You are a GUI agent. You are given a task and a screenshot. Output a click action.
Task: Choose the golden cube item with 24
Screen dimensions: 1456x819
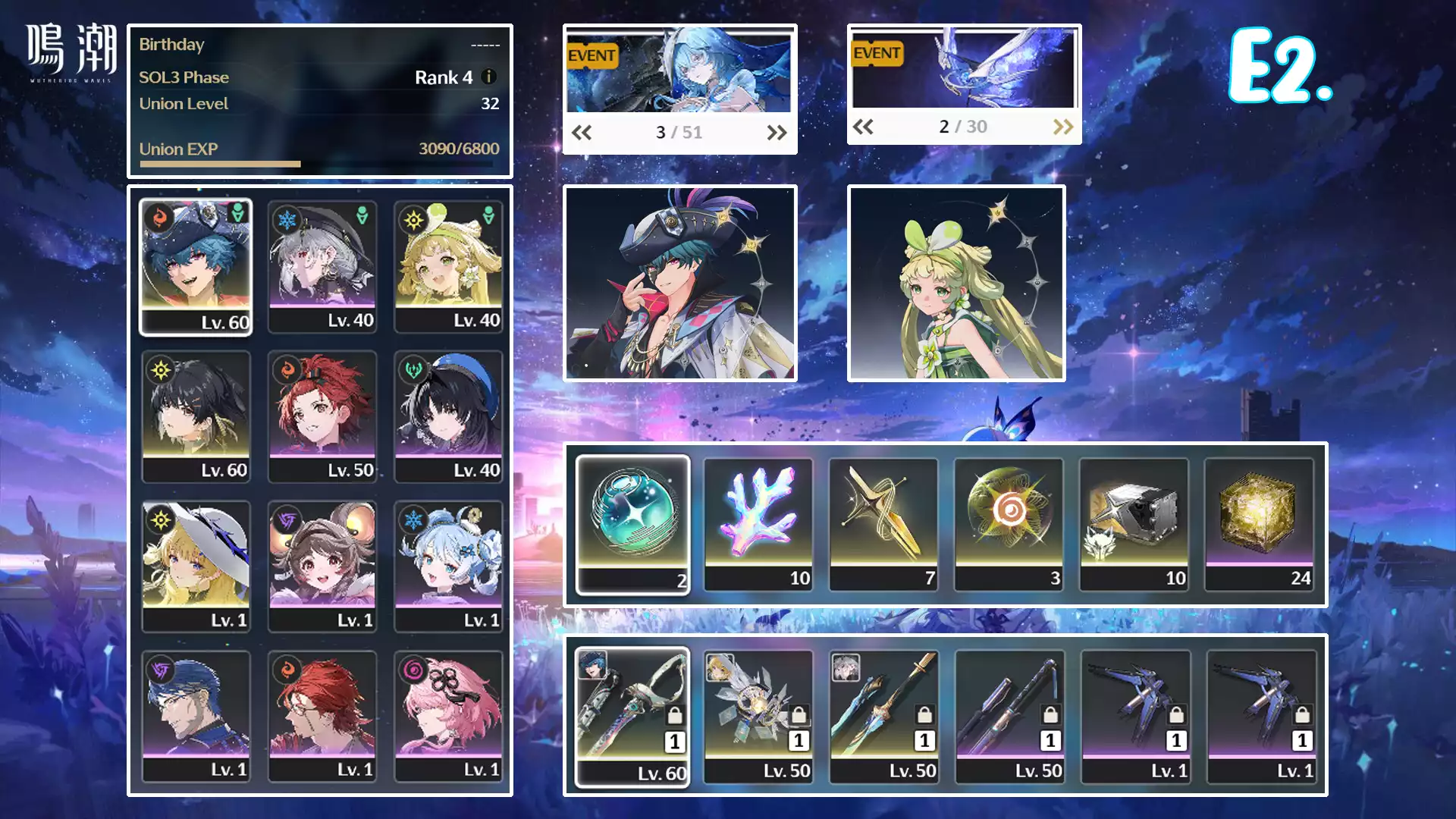(x=1259, y=524)
